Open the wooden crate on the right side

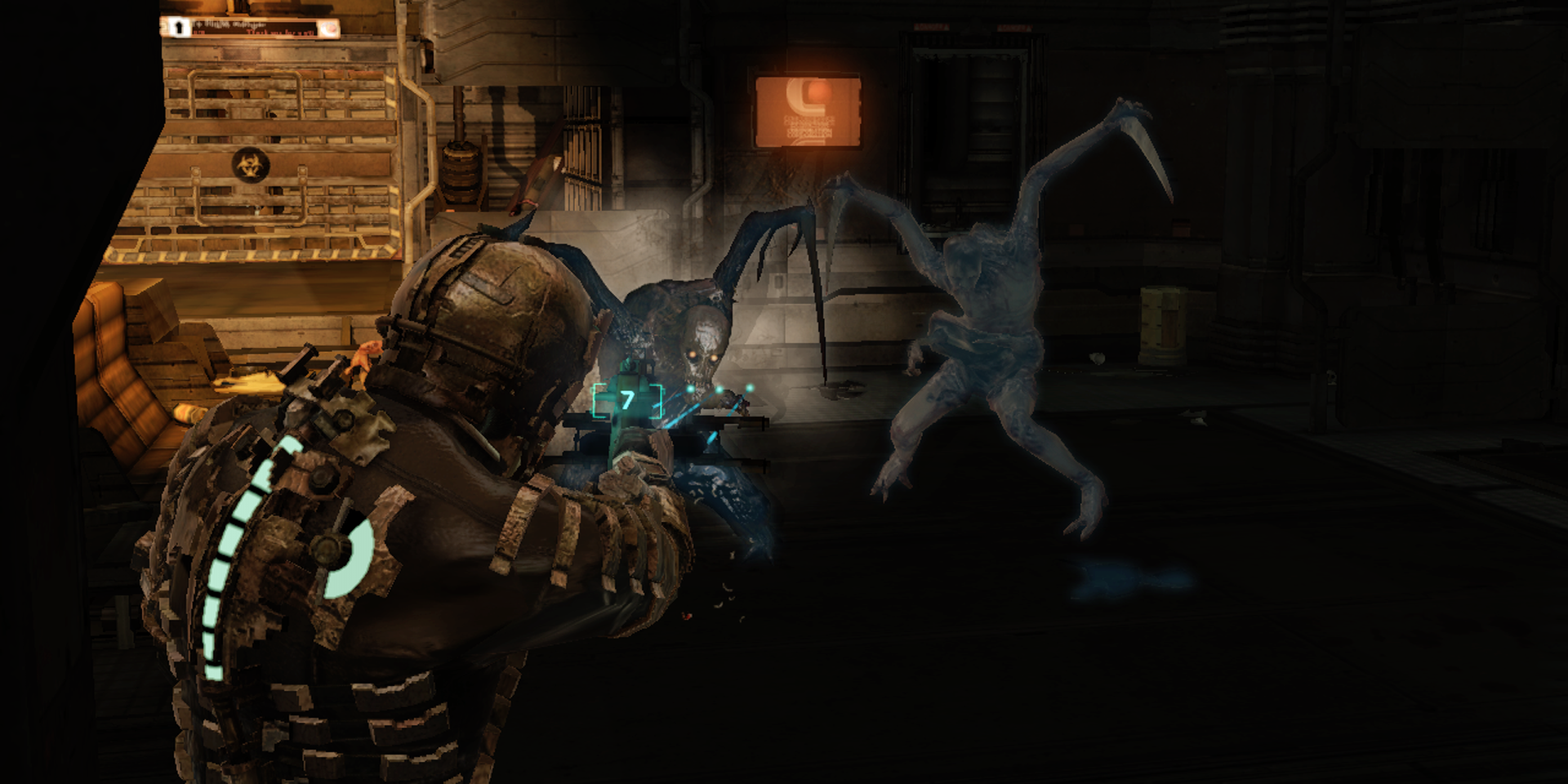tap(1162, 323)
